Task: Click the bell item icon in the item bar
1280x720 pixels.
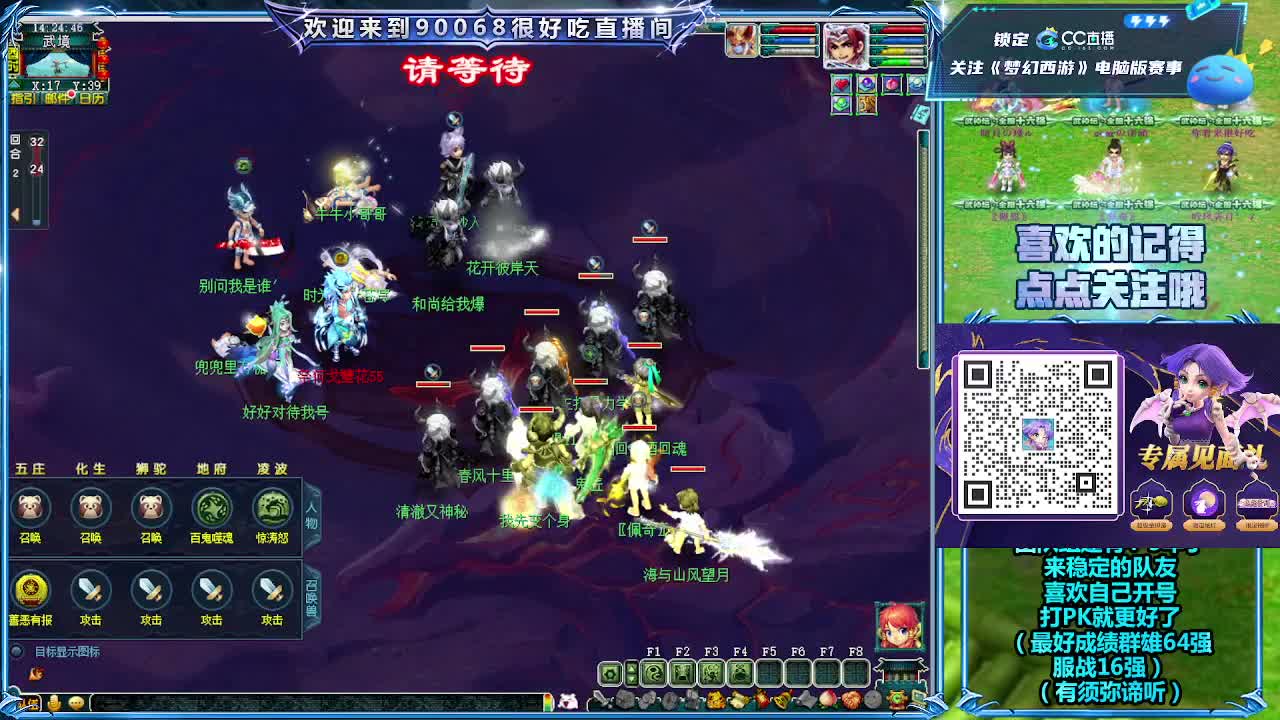Action: tap(782, 698)
